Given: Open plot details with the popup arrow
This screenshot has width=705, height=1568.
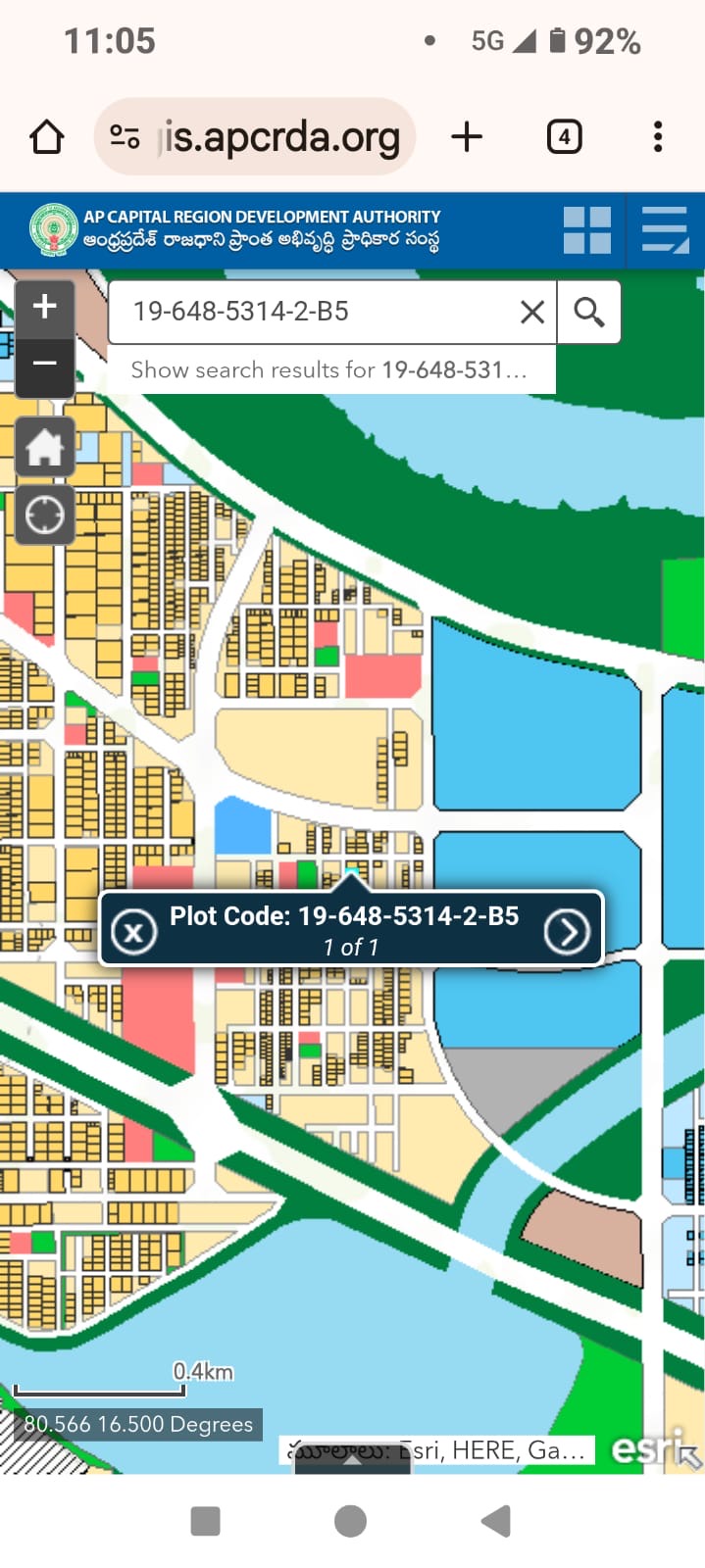Looking at the screenshot, I should click(567, 931).
